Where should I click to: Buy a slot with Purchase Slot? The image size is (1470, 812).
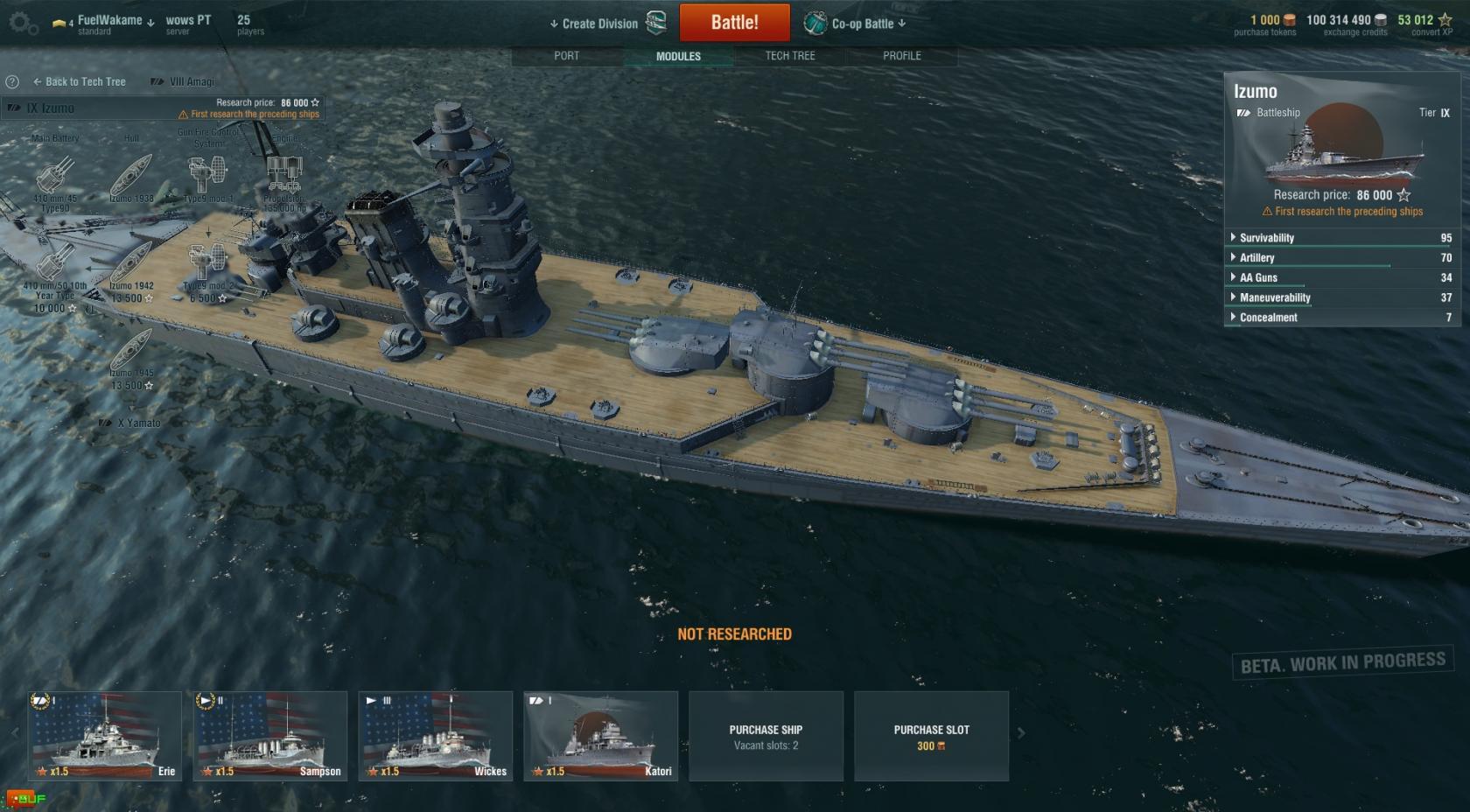(x=931, y=736)
